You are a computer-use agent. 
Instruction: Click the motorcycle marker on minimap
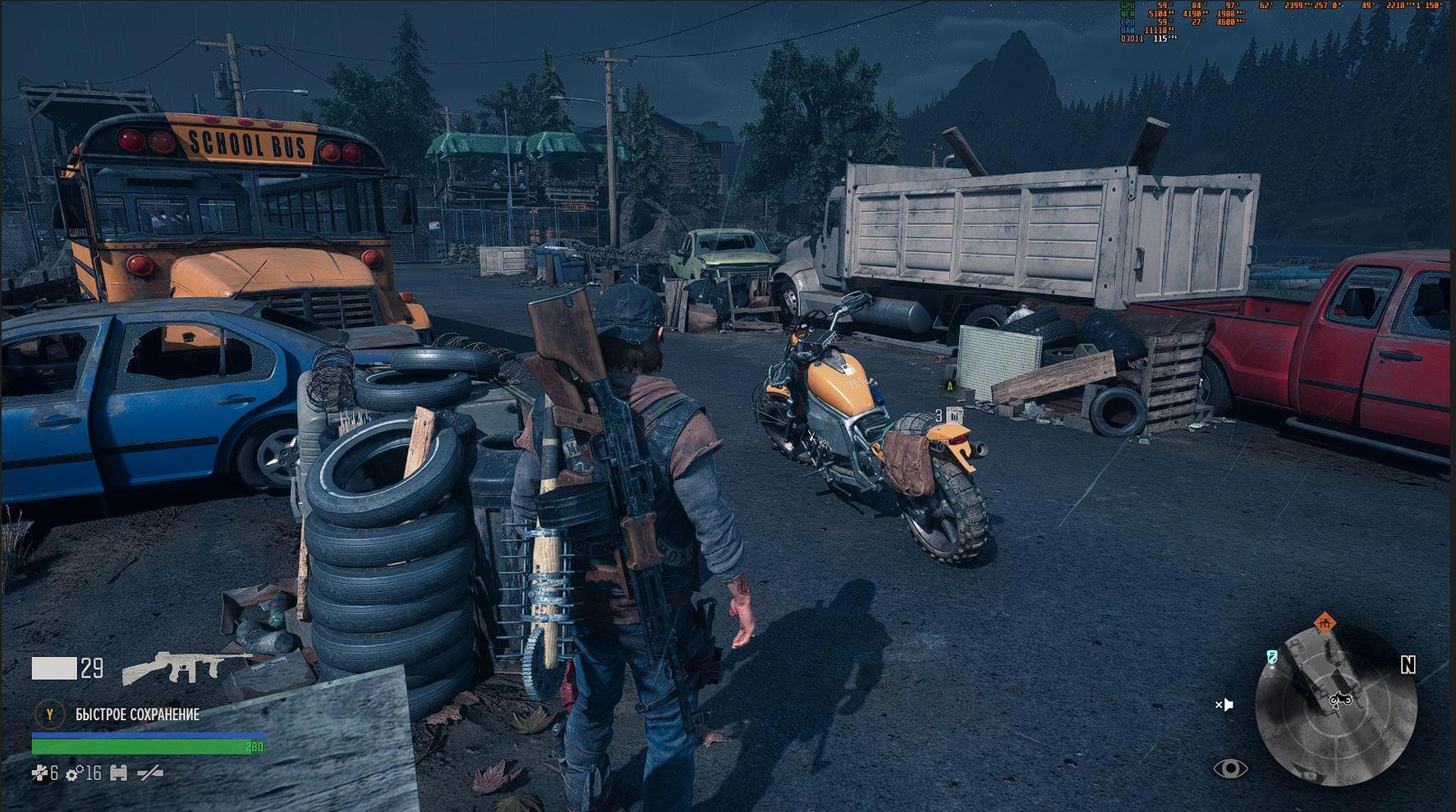[1341, 700]
